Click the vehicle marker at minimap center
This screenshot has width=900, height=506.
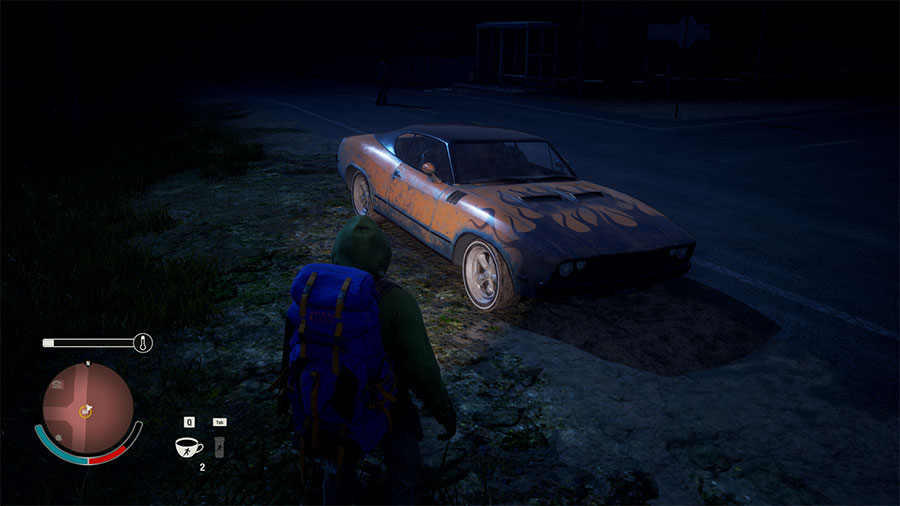click(86, 410)
